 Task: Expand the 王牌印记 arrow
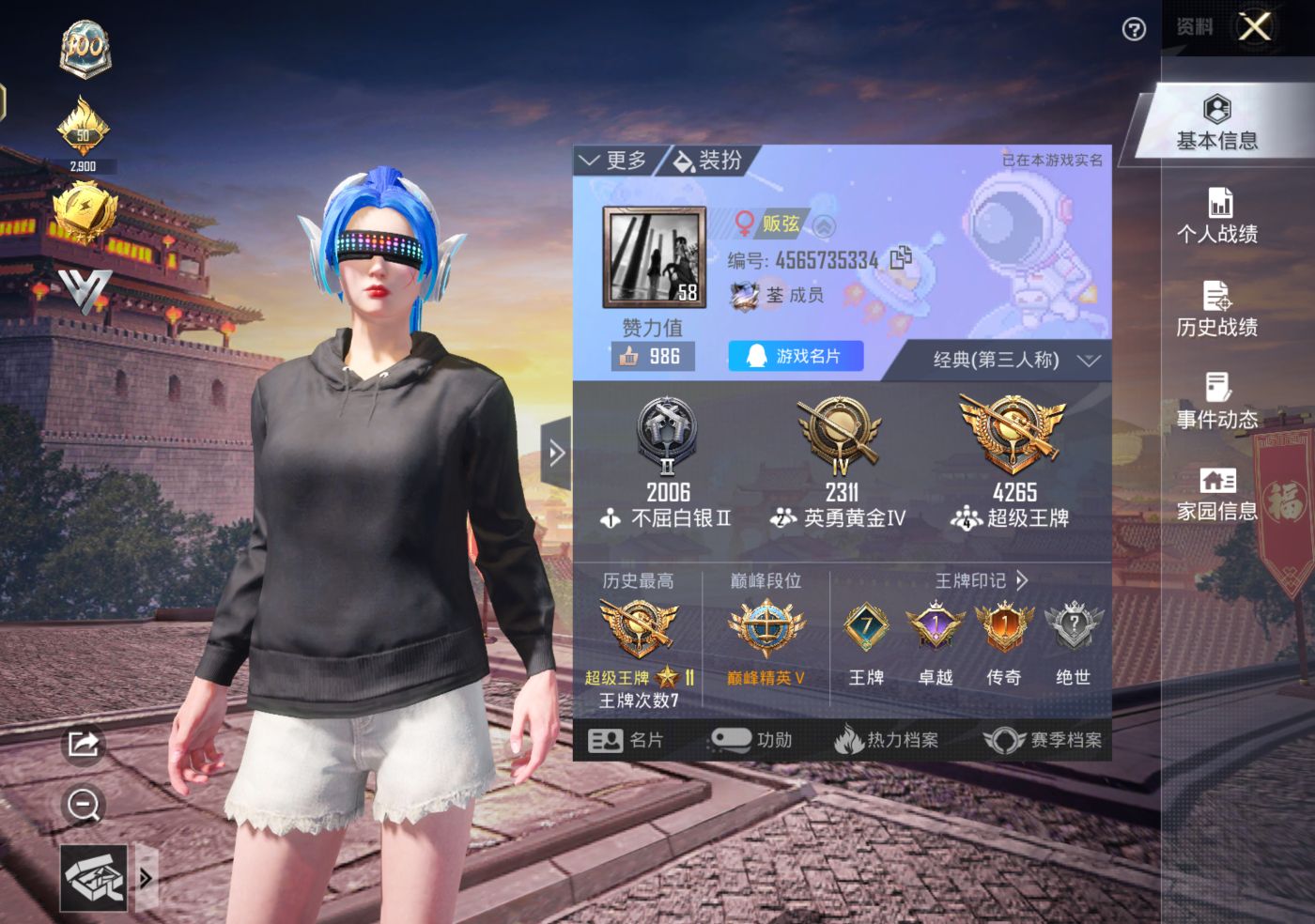tap(1022, 580)
